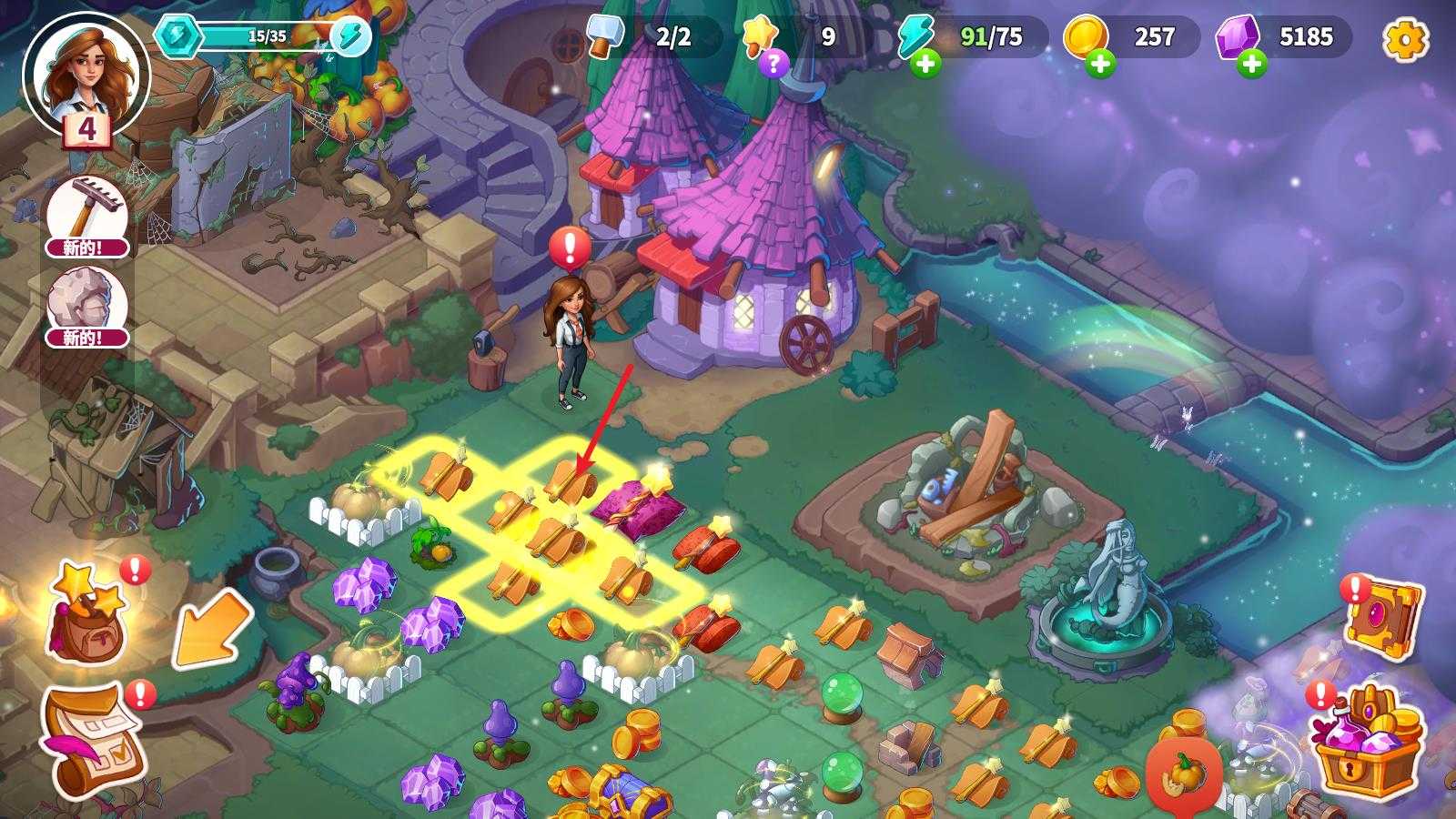The image size is (1456, 819).
Task: Tap the orange pumpkin round button
Action: click(x=1184, y=775)
